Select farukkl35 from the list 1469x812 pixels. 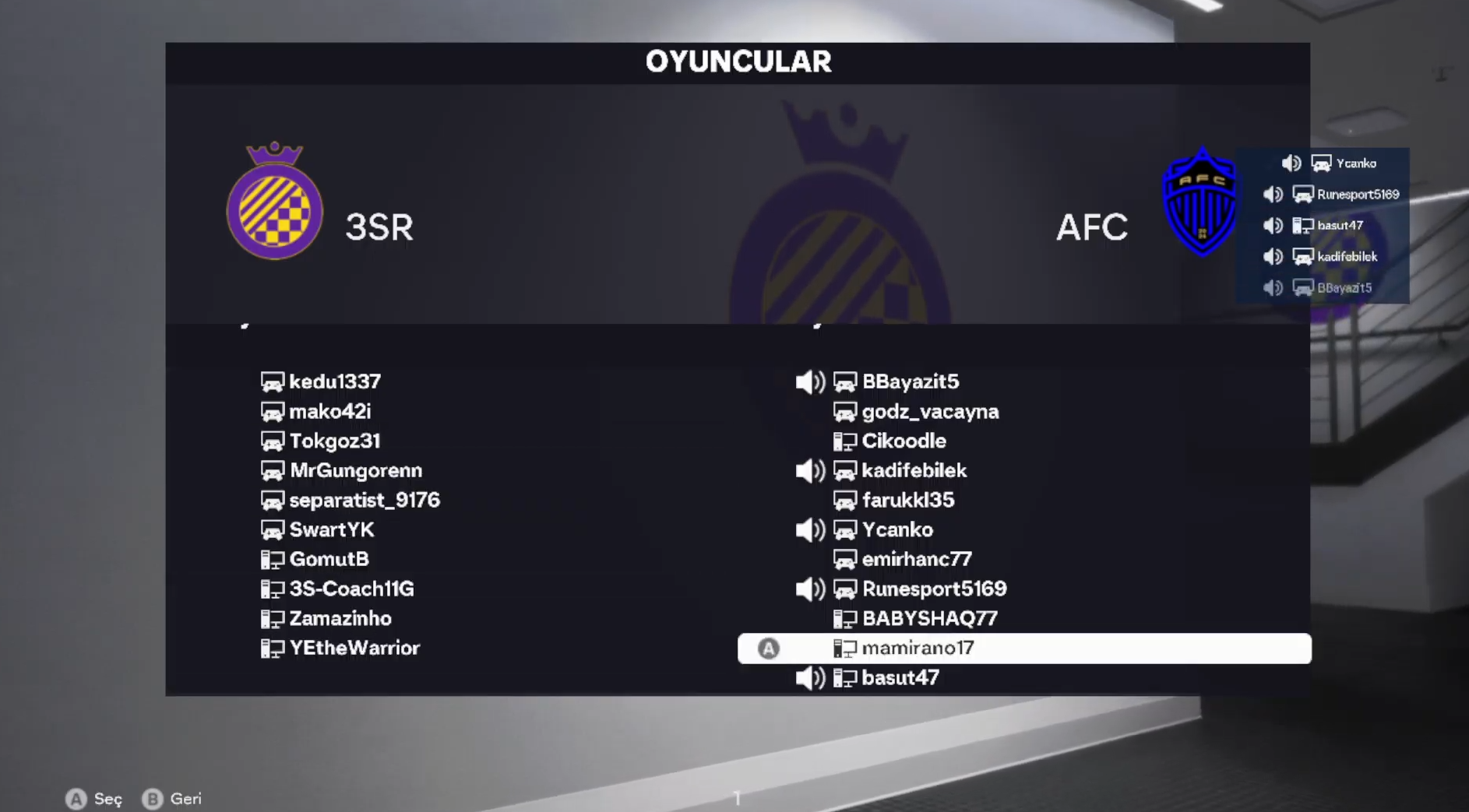pos(907,500)
